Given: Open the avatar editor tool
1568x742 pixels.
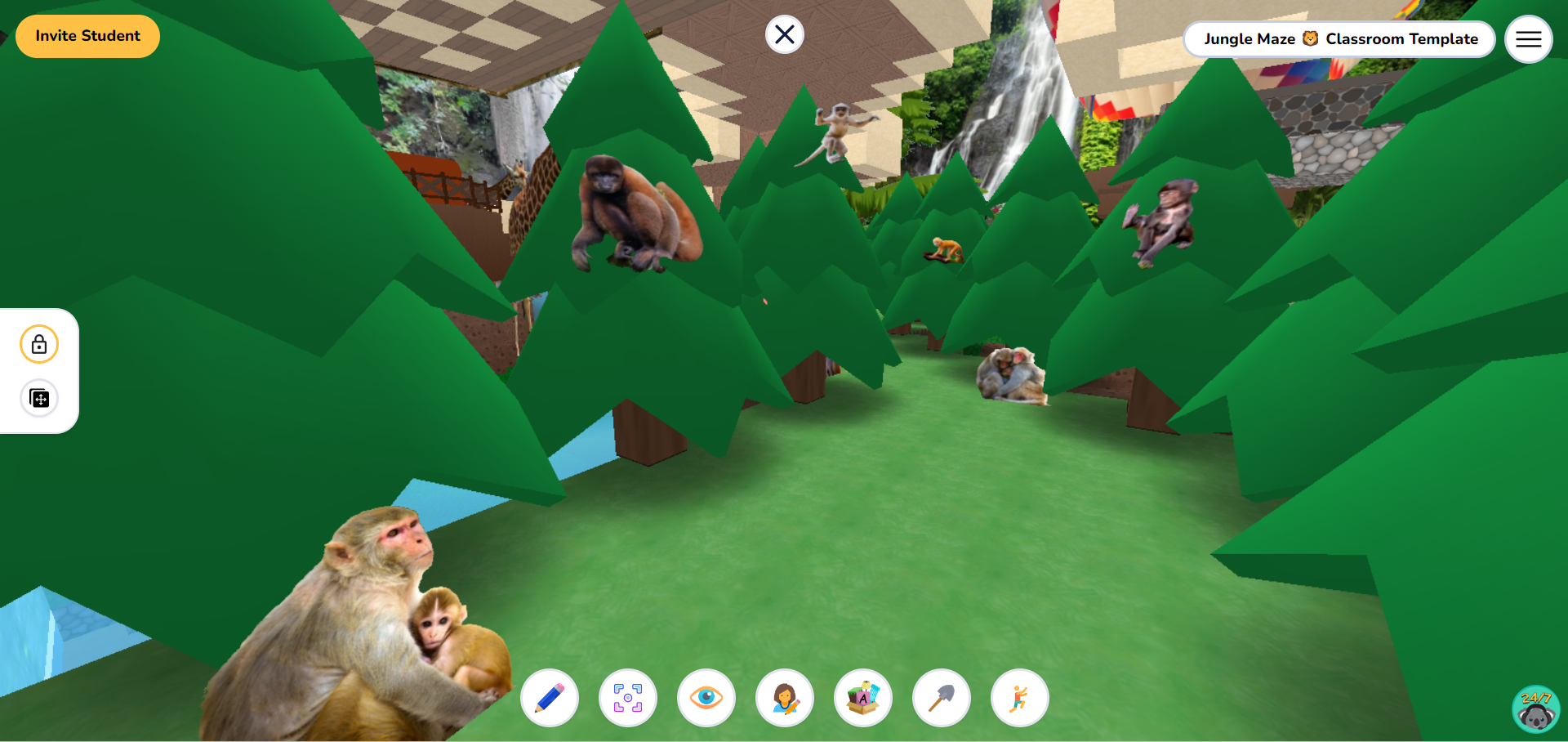Looking at the screenshot, I should [784, 698].
